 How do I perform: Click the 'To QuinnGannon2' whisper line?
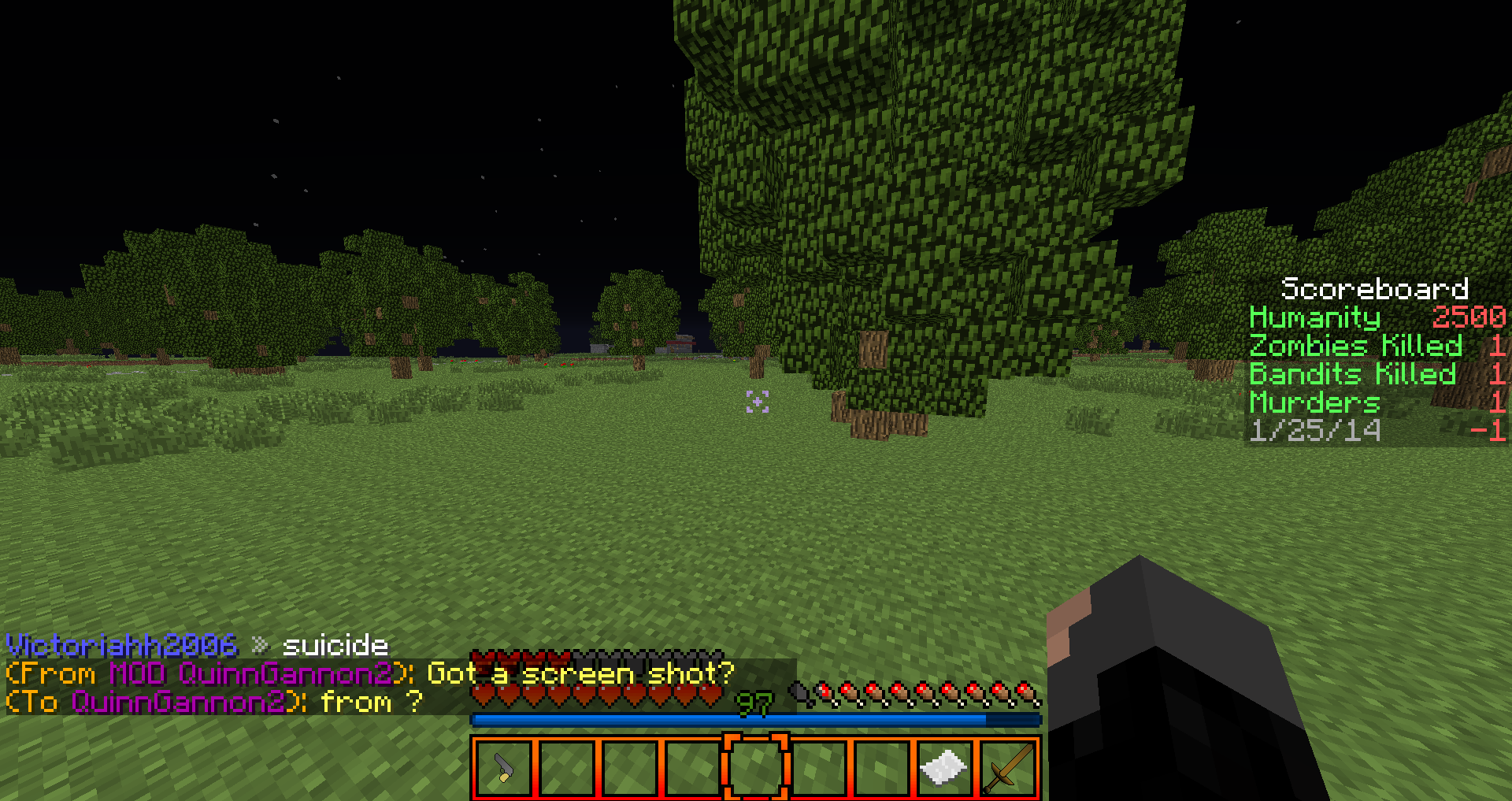coord(214,702)
